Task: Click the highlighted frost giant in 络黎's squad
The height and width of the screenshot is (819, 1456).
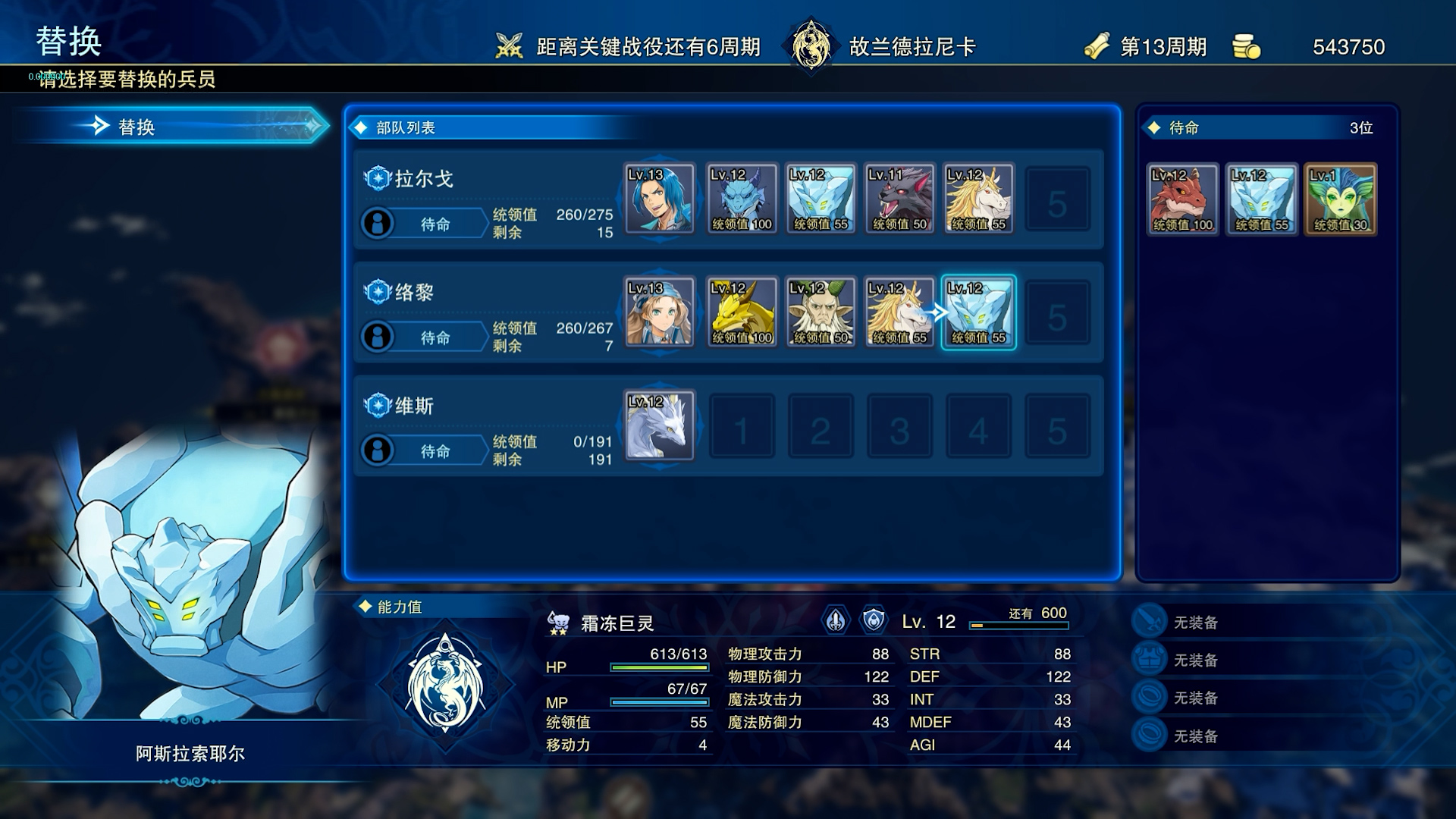Action: 978,312
